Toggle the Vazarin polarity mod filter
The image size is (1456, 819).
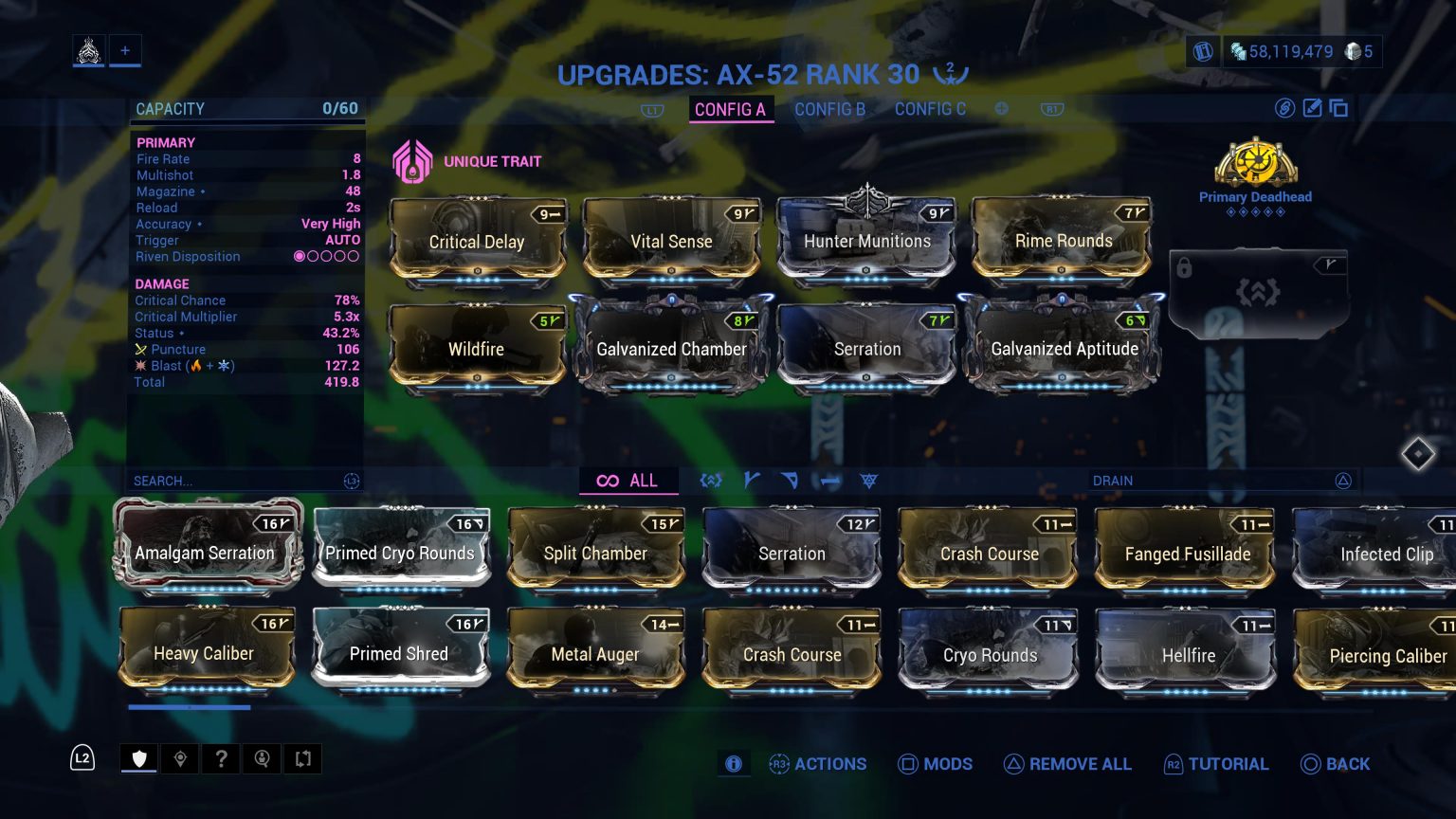tap(791, 481)
